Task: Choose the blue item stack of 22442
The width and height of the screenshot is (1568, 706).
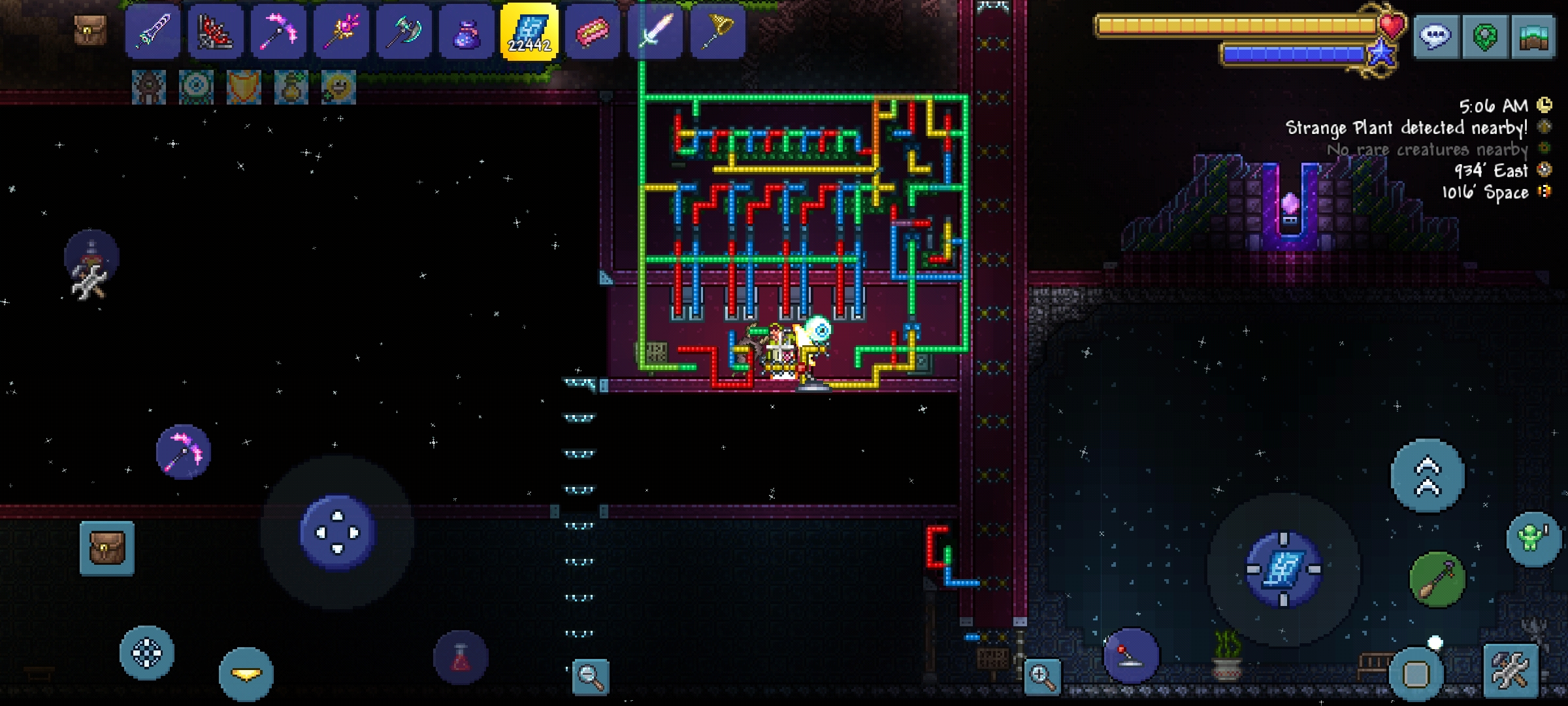Action: (529, 31)
